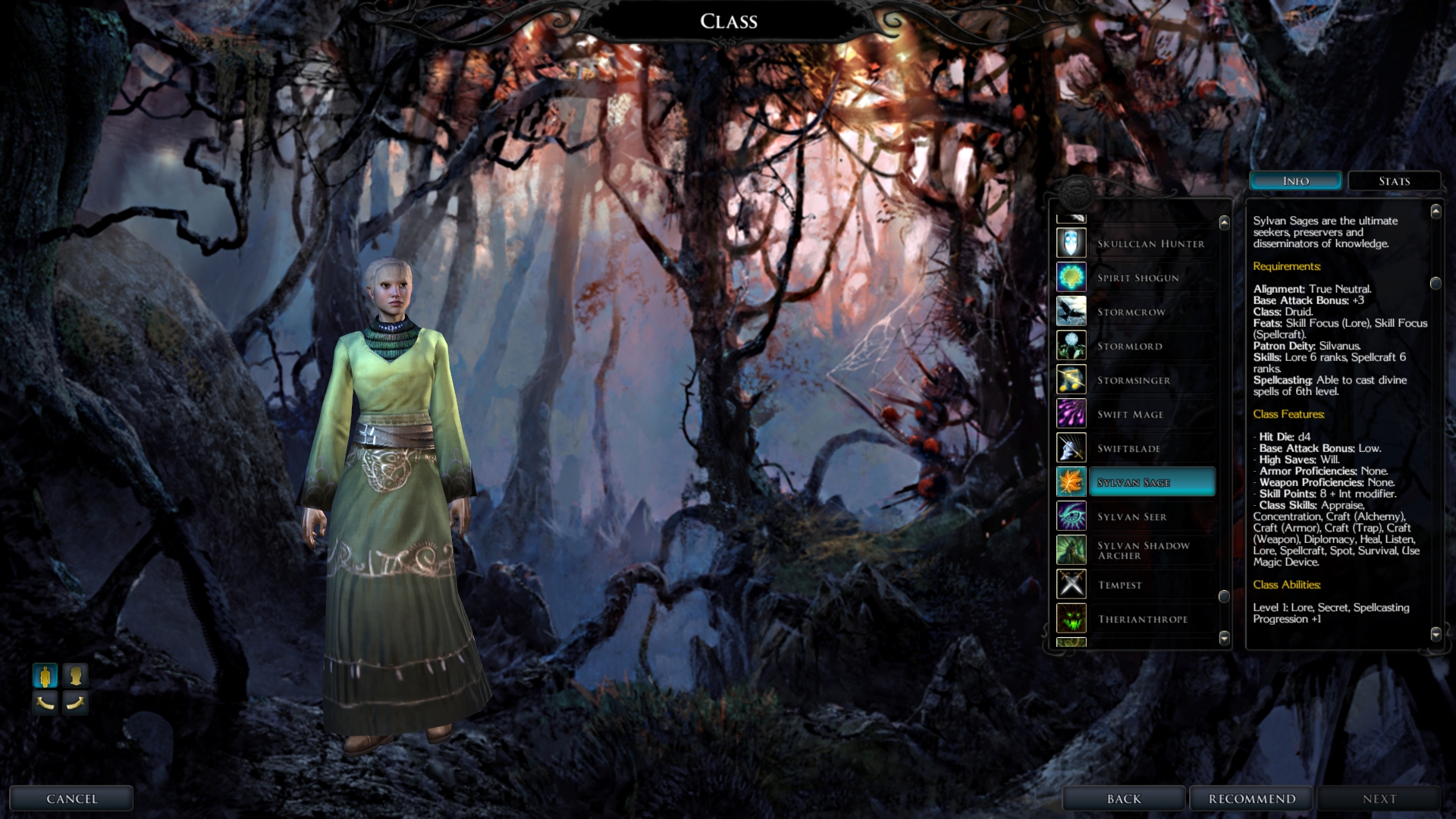Choose the Spirit Shogun class

[x=1137, y=278]
